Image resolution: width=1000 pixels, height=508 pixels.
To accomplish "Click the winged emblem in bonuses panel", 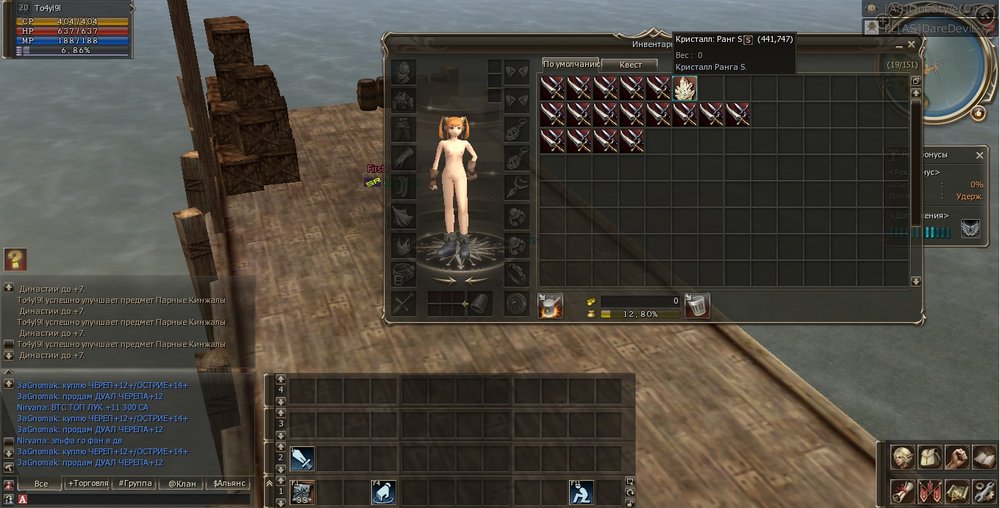I will (970, 230).
